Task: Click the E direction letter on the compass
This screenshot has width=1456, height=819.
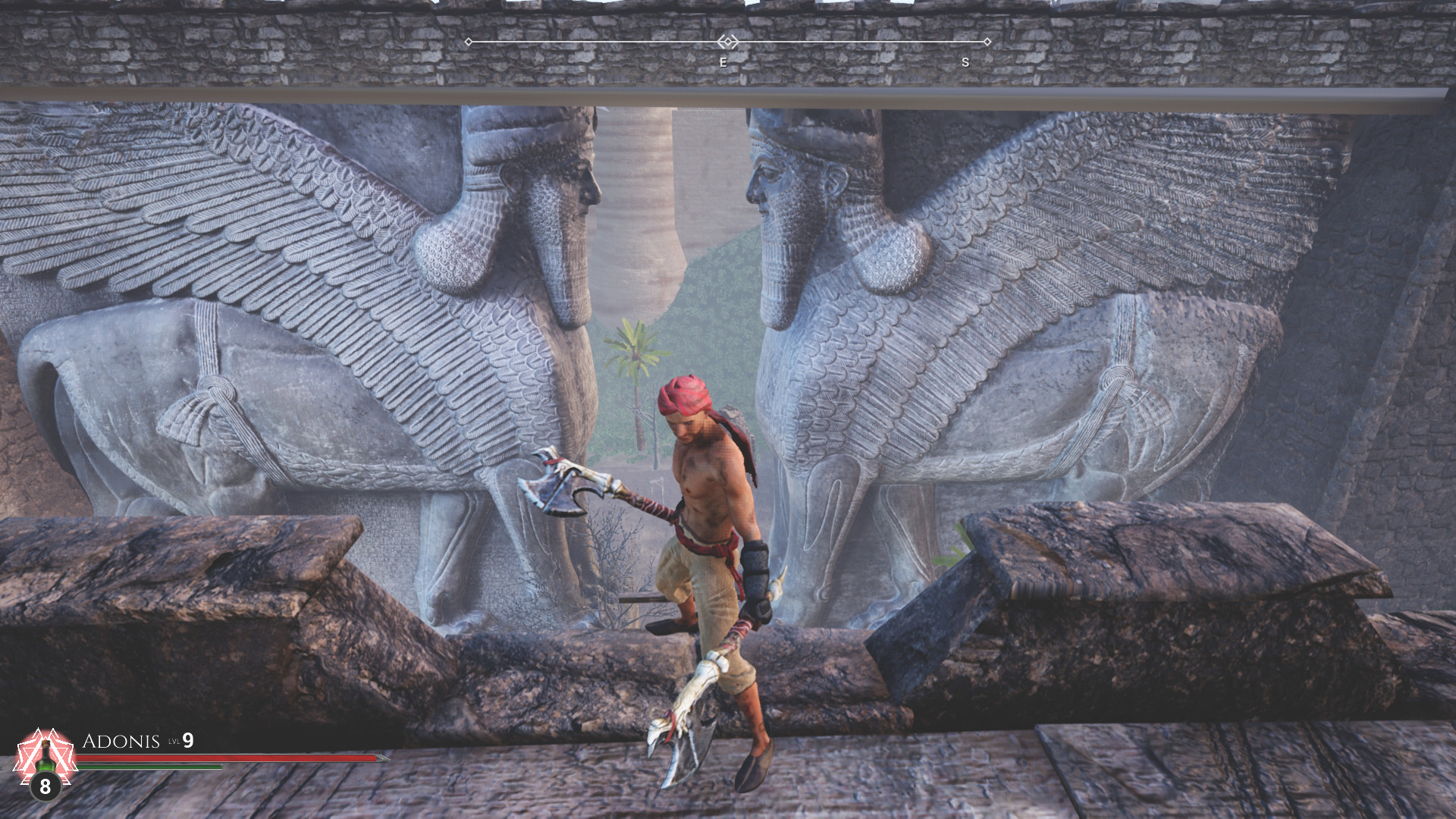Action: [723, 61]
